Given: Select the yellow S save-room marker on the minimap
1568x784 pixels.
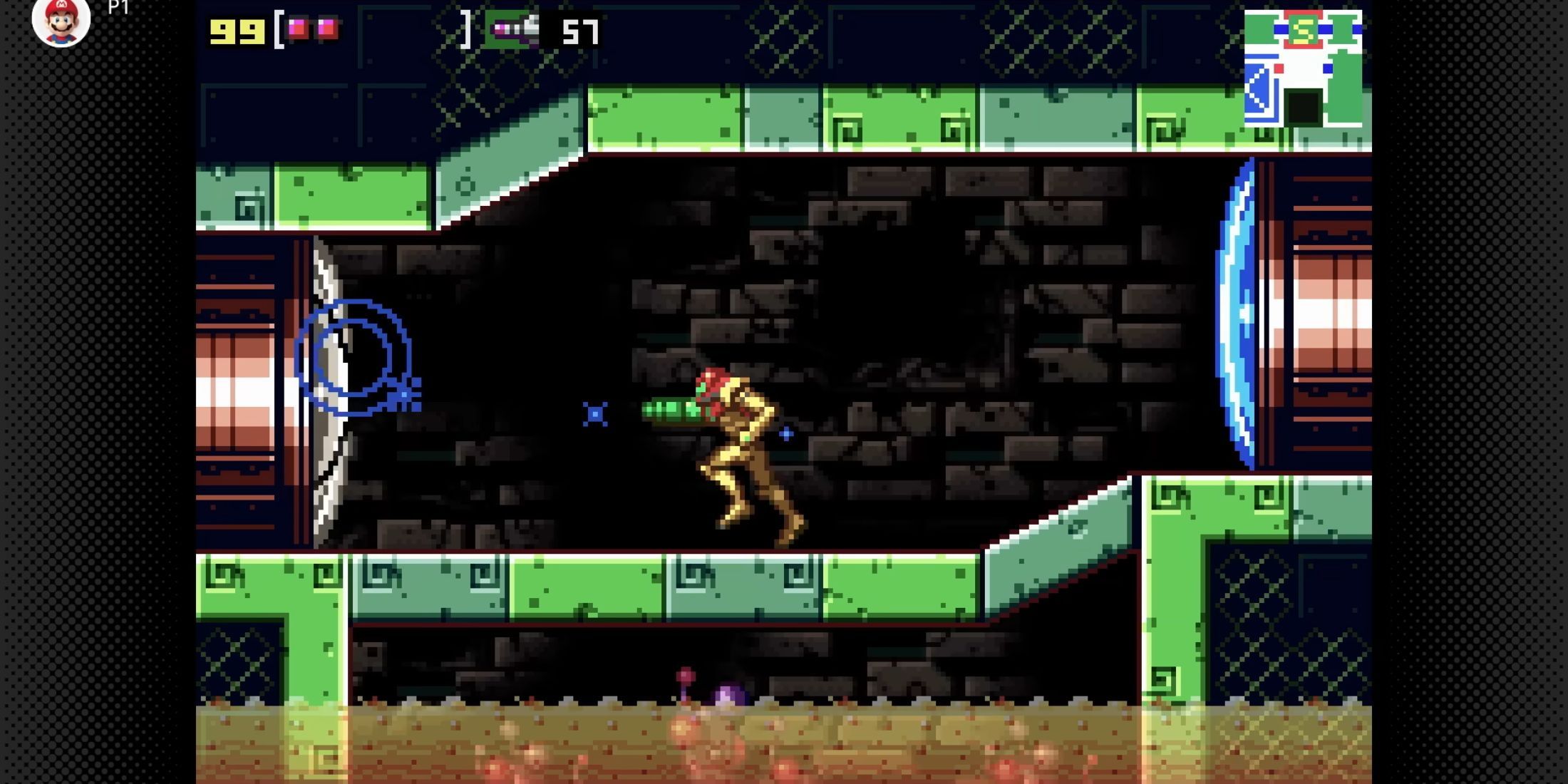Looking at the screenshot, I should tap(1302, 29).
